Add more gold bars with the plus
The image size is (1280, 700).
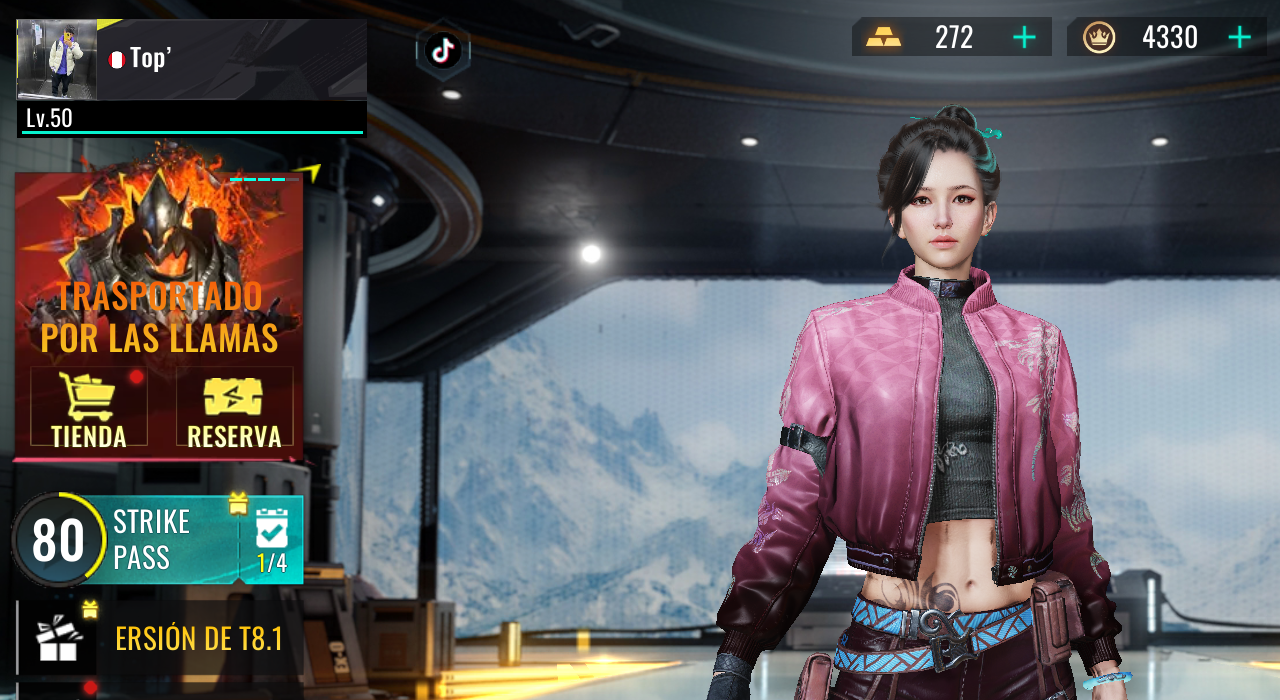[x=1024, y=38]
